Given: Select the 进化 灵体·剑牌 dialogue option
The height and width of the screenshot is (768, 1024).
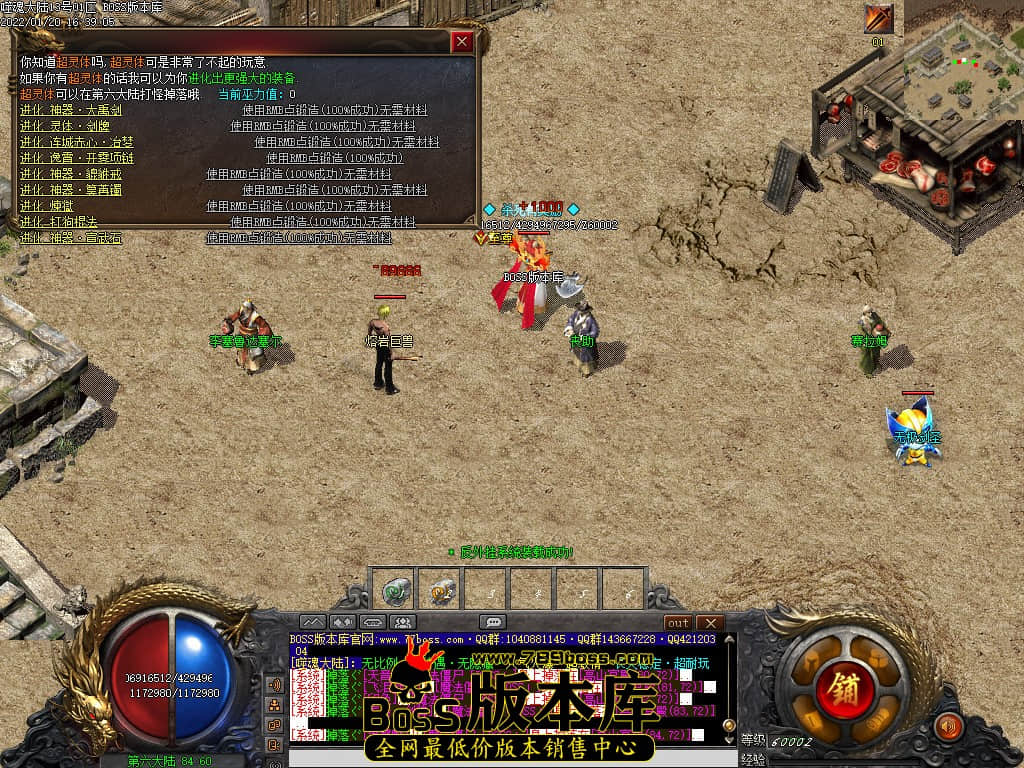Looking at the screenshot, I should coord(65,126).
